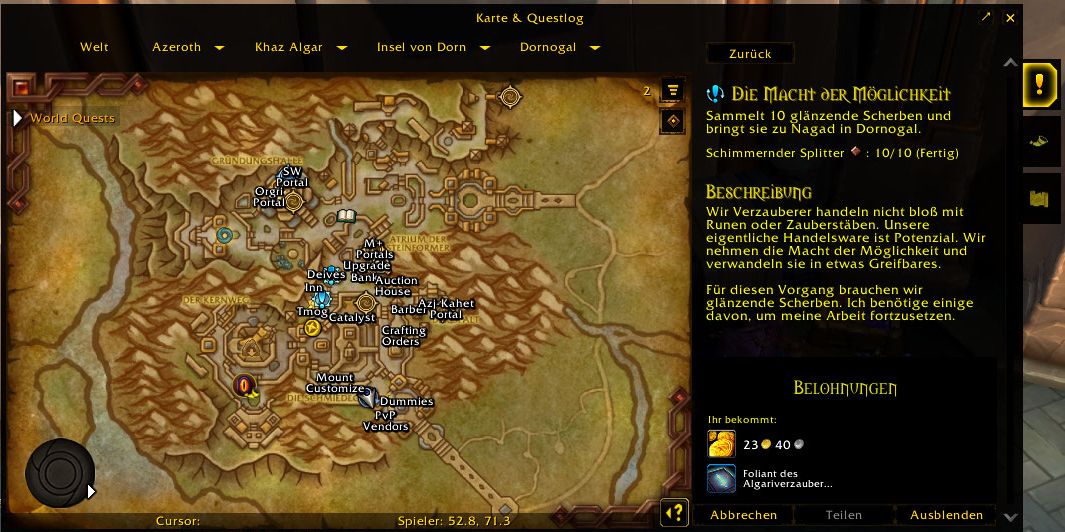Open the Khaz Algar dropdown
This screenshot has width=1065, height=532.
point(341,48)
